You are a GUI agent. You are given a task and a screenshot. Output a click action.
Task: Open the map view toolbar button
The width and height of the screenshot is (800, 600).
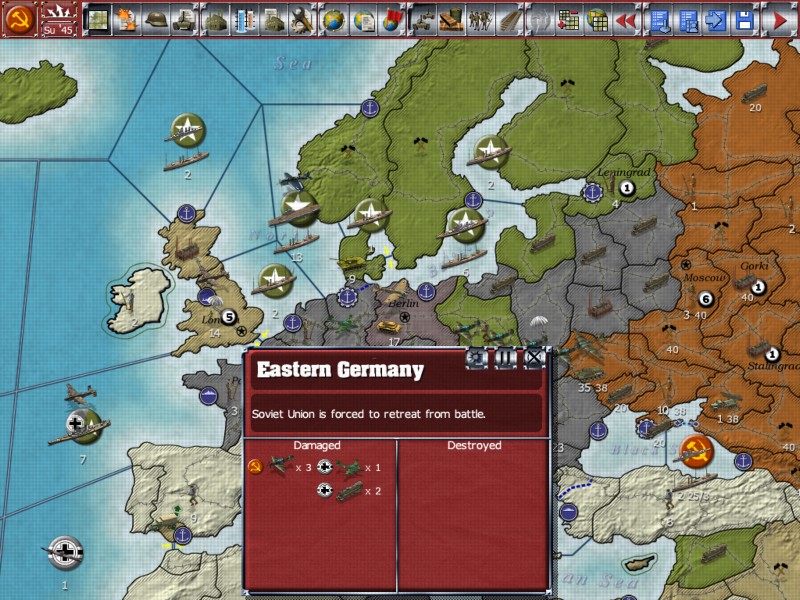pos(97,18)
